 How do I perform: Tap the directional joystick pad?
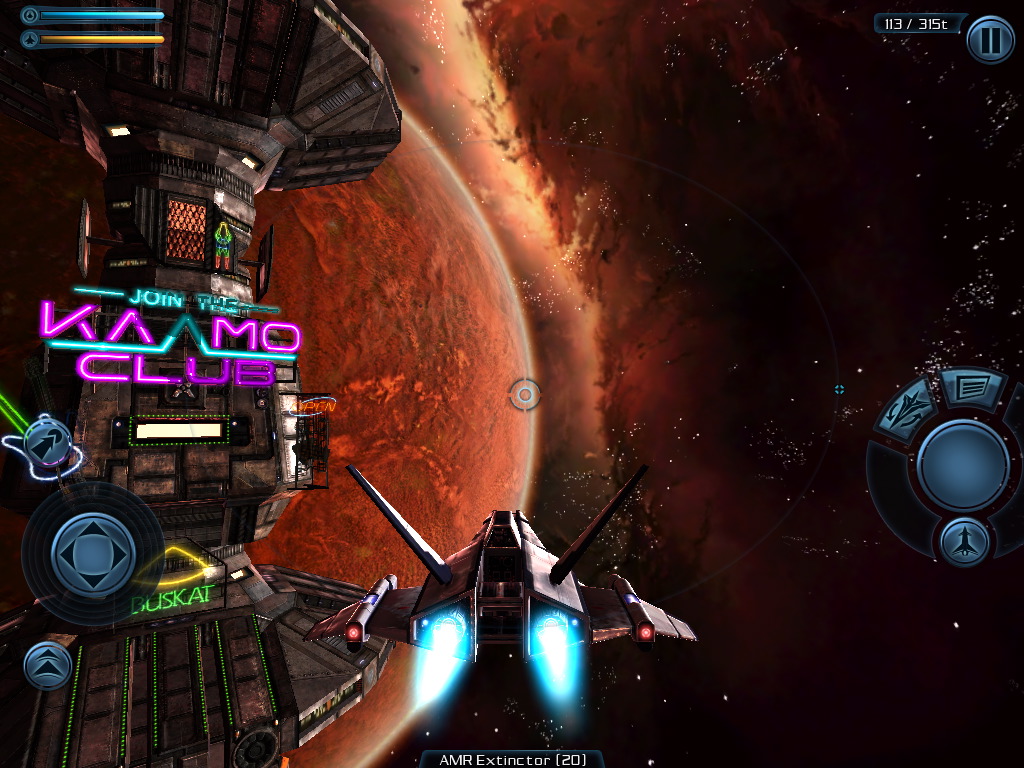tap(93, 553)
